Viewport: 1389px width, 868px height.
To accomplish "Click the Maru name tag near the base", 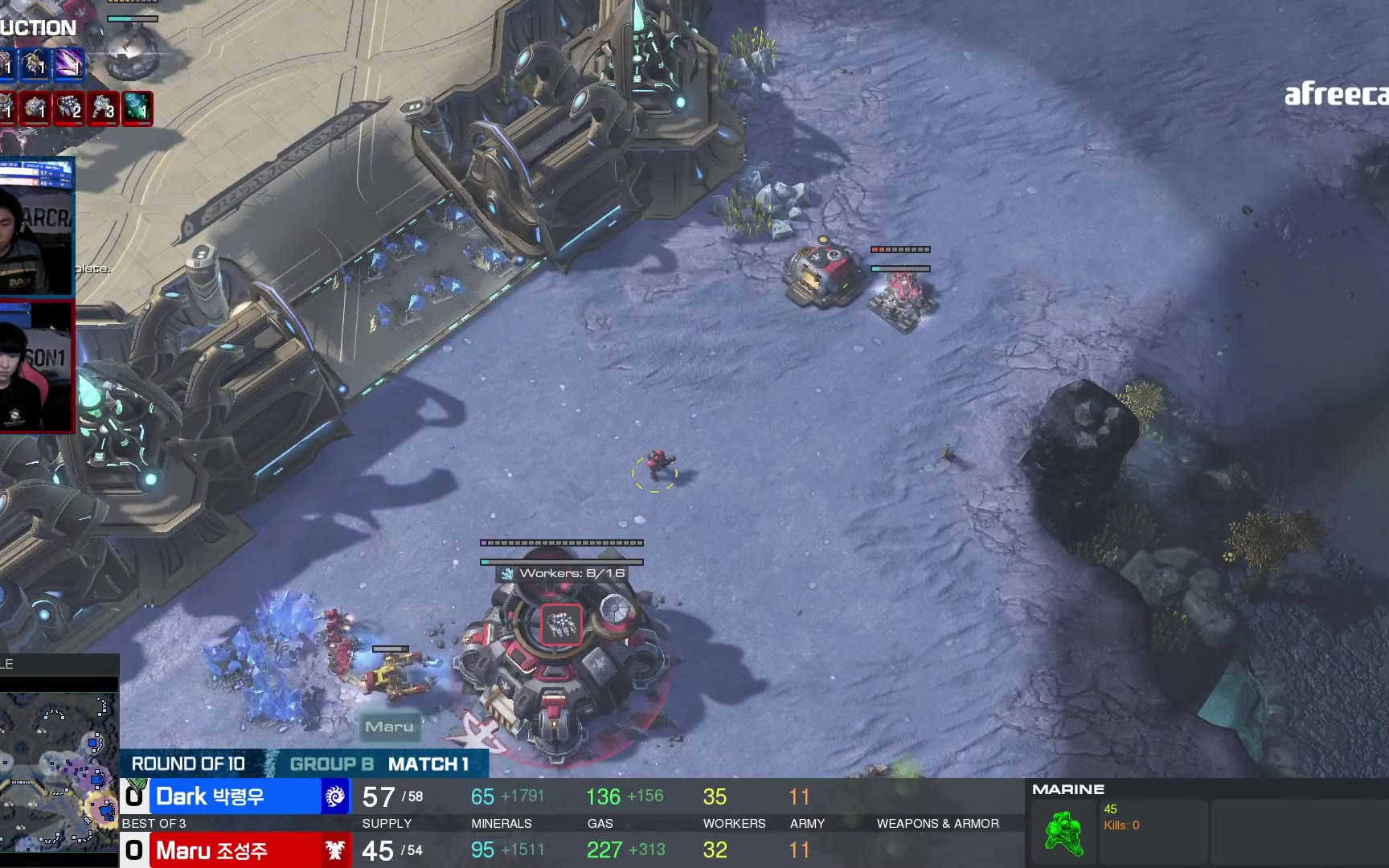I will point(390,727).
